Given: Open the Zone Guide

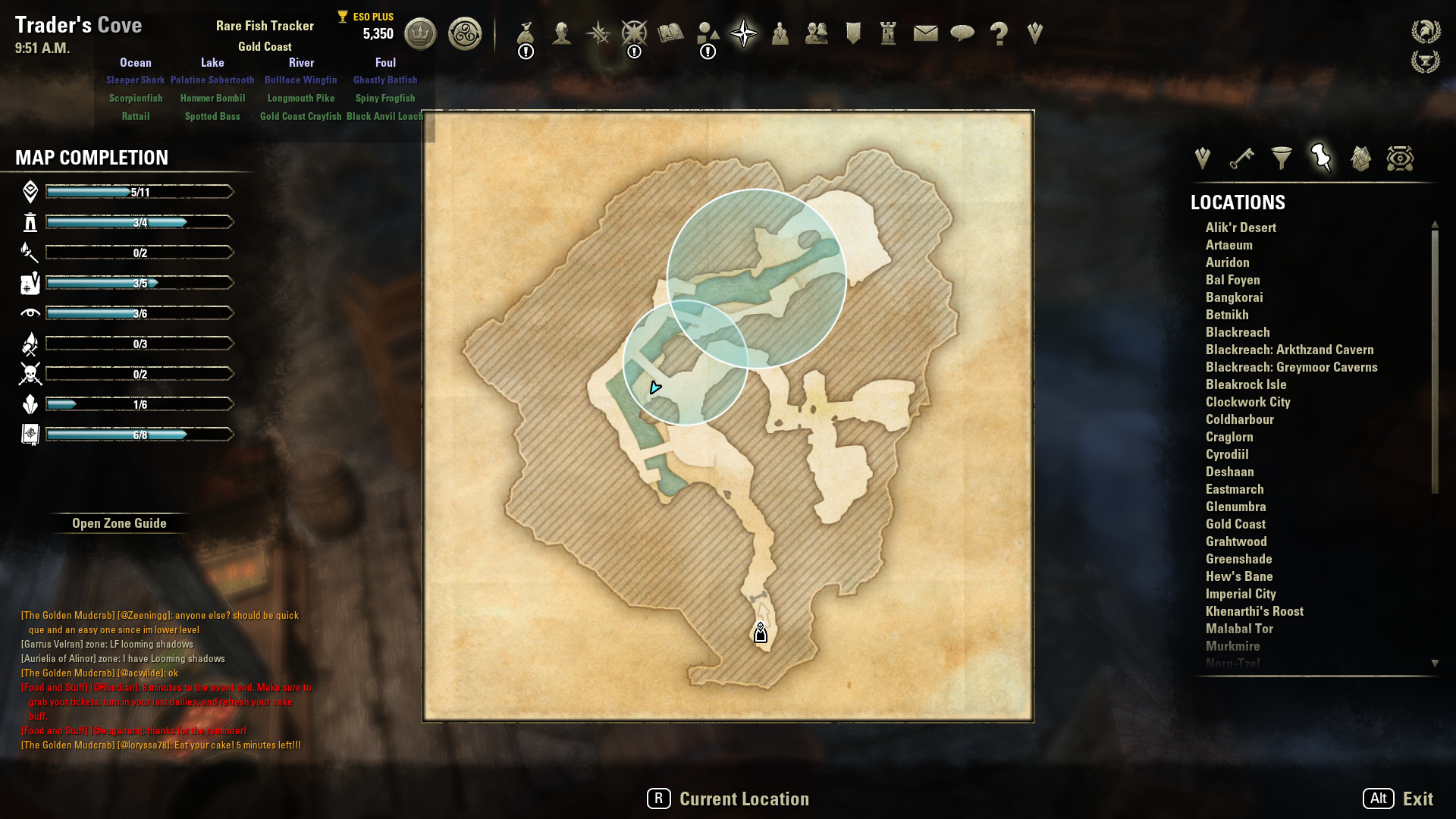Looking at the screenshot, I should (119, 523).
